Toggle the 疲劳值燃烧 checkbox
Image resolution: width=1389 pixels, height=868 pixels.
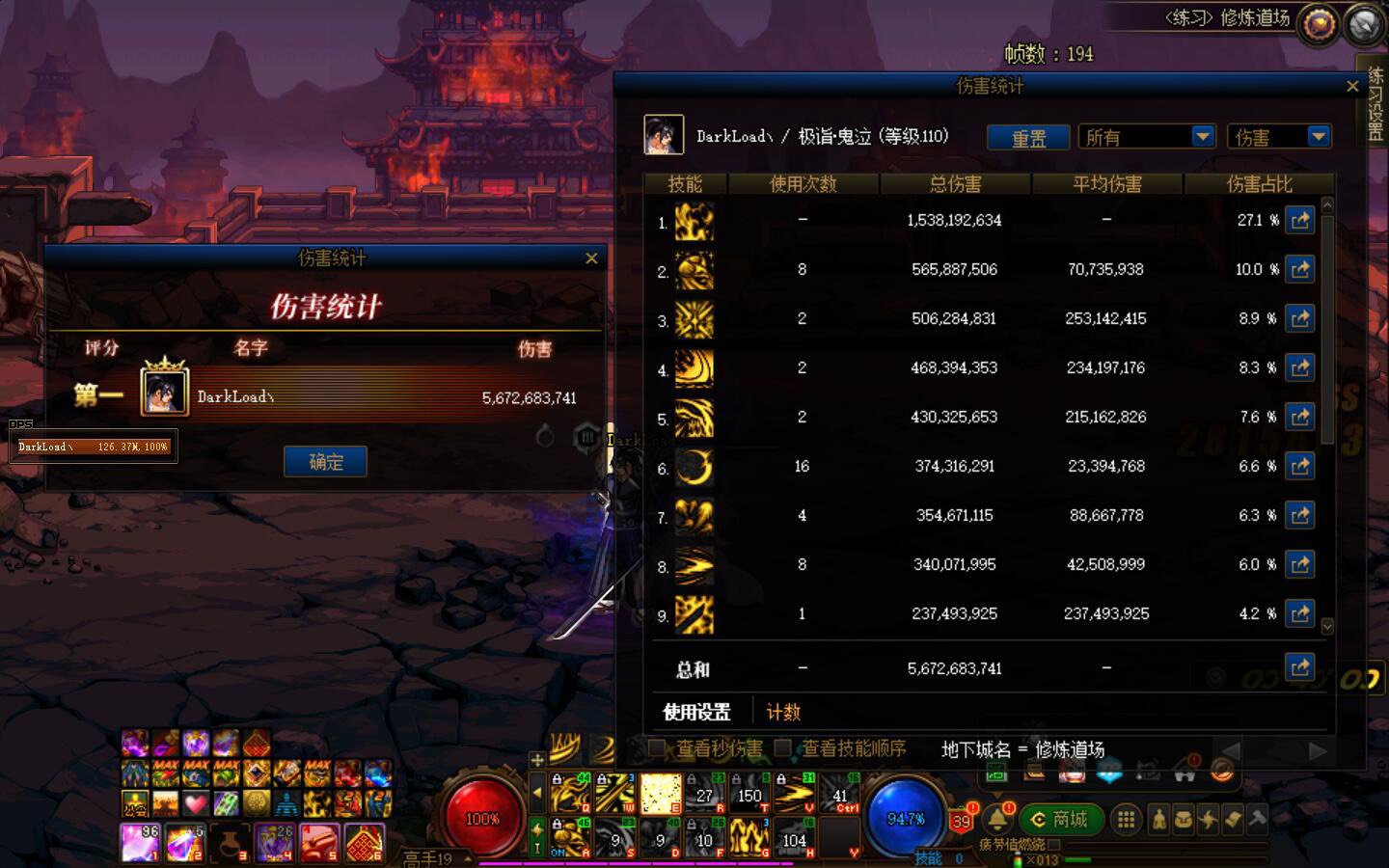click(1053, 846)
